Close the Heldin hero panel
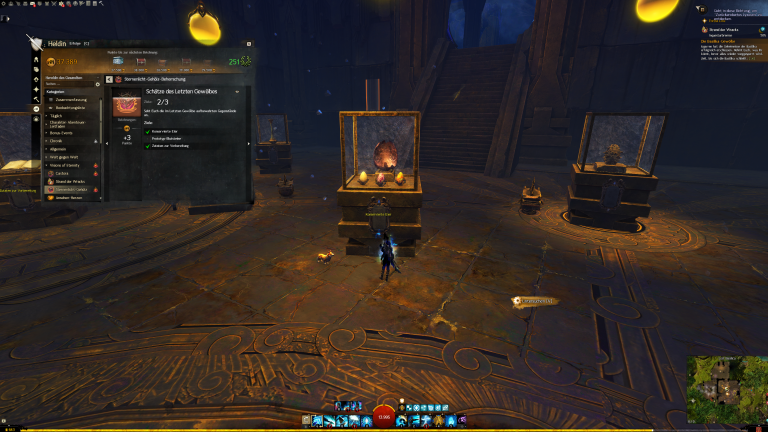 pyautogui.click(x=247, y=44)
